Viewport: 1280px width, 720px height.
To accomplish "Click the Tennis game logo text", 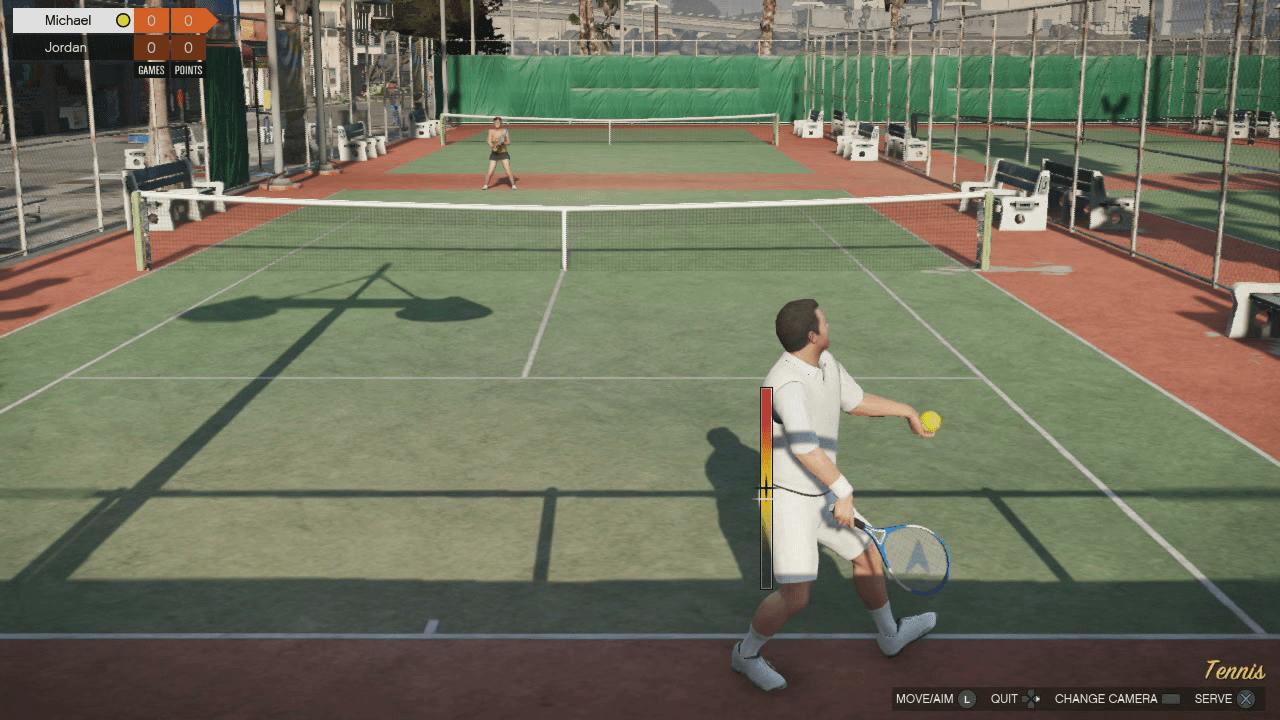I will [x=1233, y=671].
